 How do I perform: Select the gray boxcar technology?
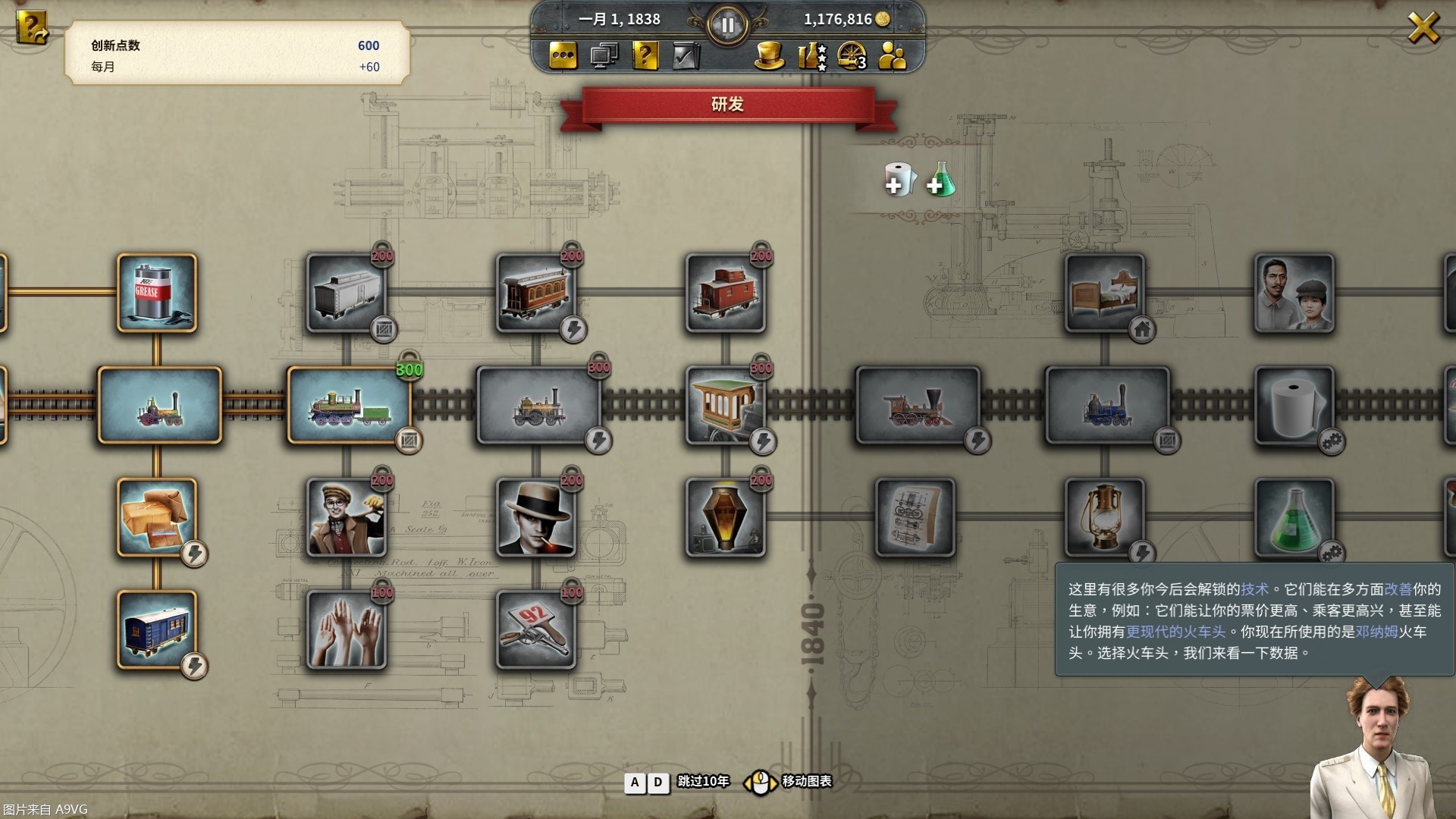pyautogui.click(x=347, y=293)
